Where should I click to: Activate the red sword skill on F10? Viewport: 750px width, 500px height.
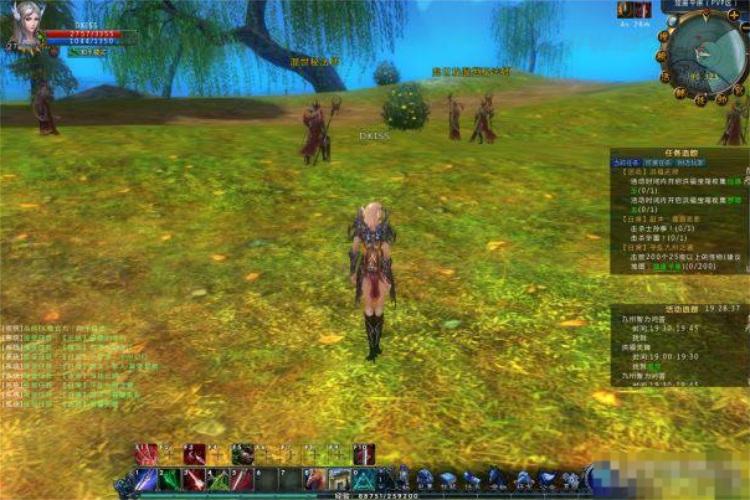point(363,454)
